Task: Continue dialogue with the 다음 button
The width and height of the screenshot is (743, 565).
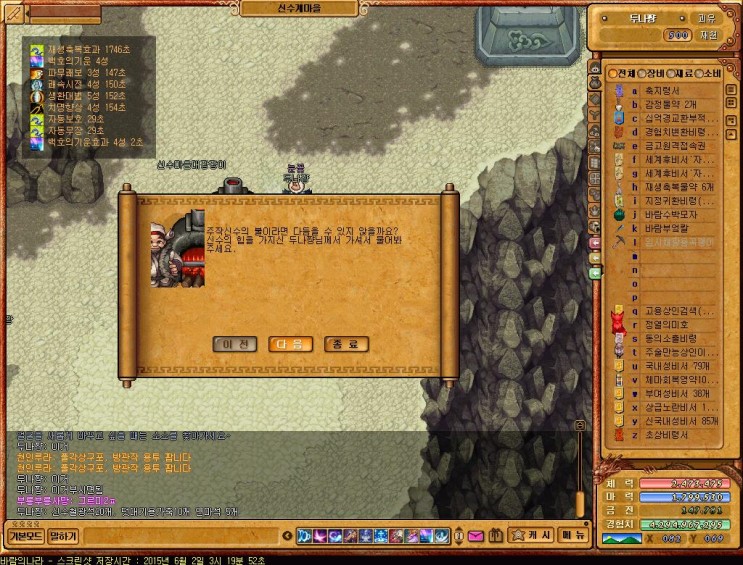Action: [x=291, y=344]
